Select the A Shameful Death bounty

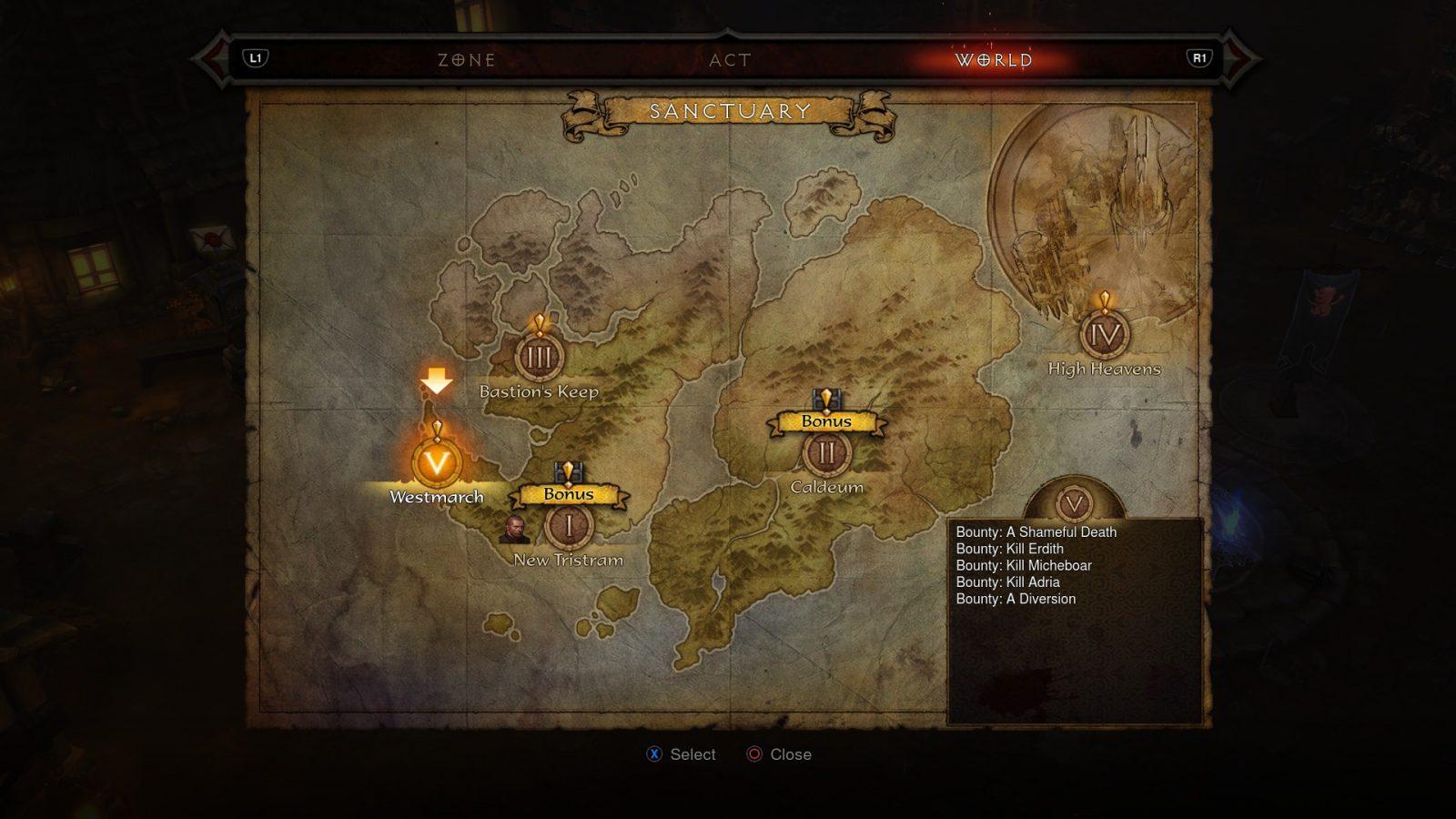tap(1036, 532)
